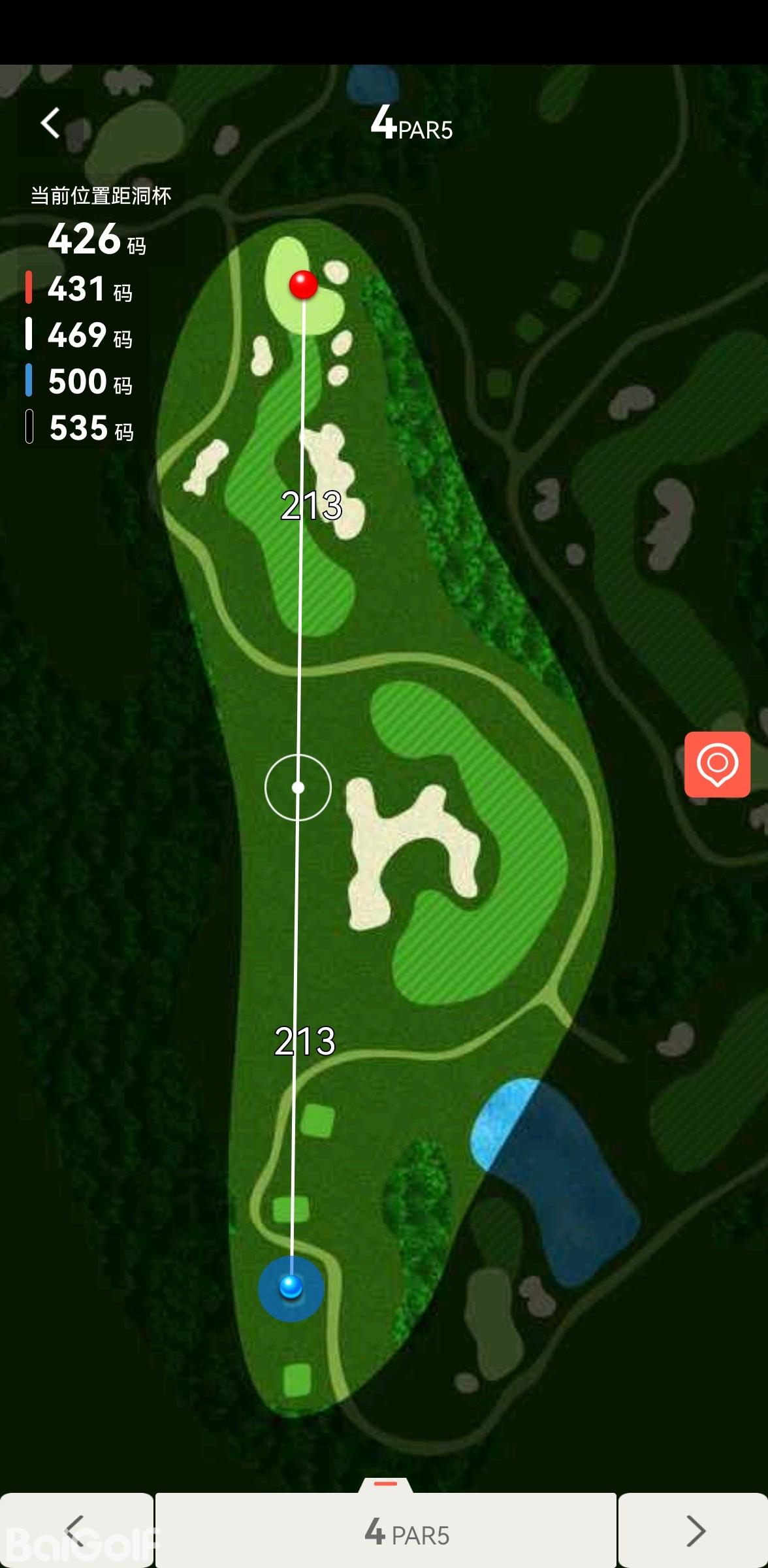Choose the blue tee 500 yards entry
The width and height of the screenshot is (768, 1568).
tap(80, 382)
